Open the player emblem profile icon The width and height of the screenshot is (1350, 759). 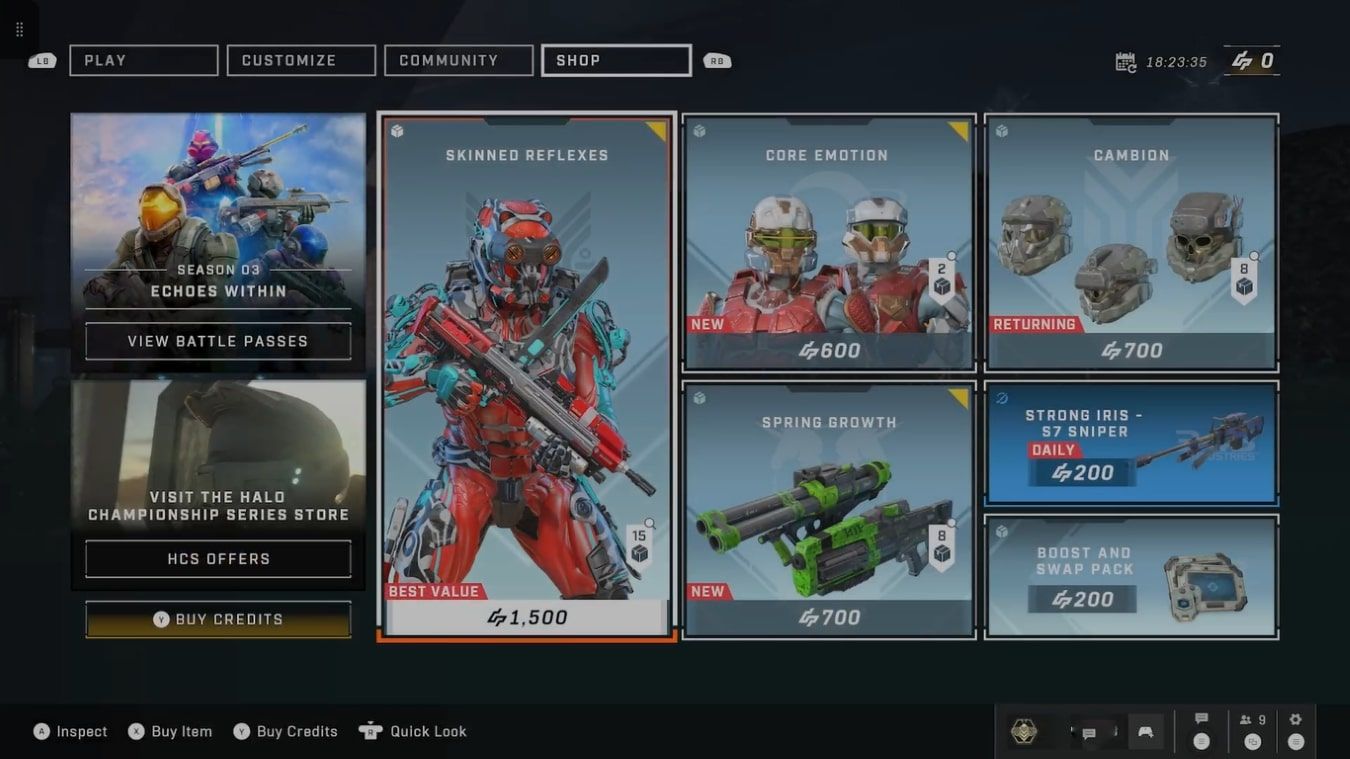1023,732
